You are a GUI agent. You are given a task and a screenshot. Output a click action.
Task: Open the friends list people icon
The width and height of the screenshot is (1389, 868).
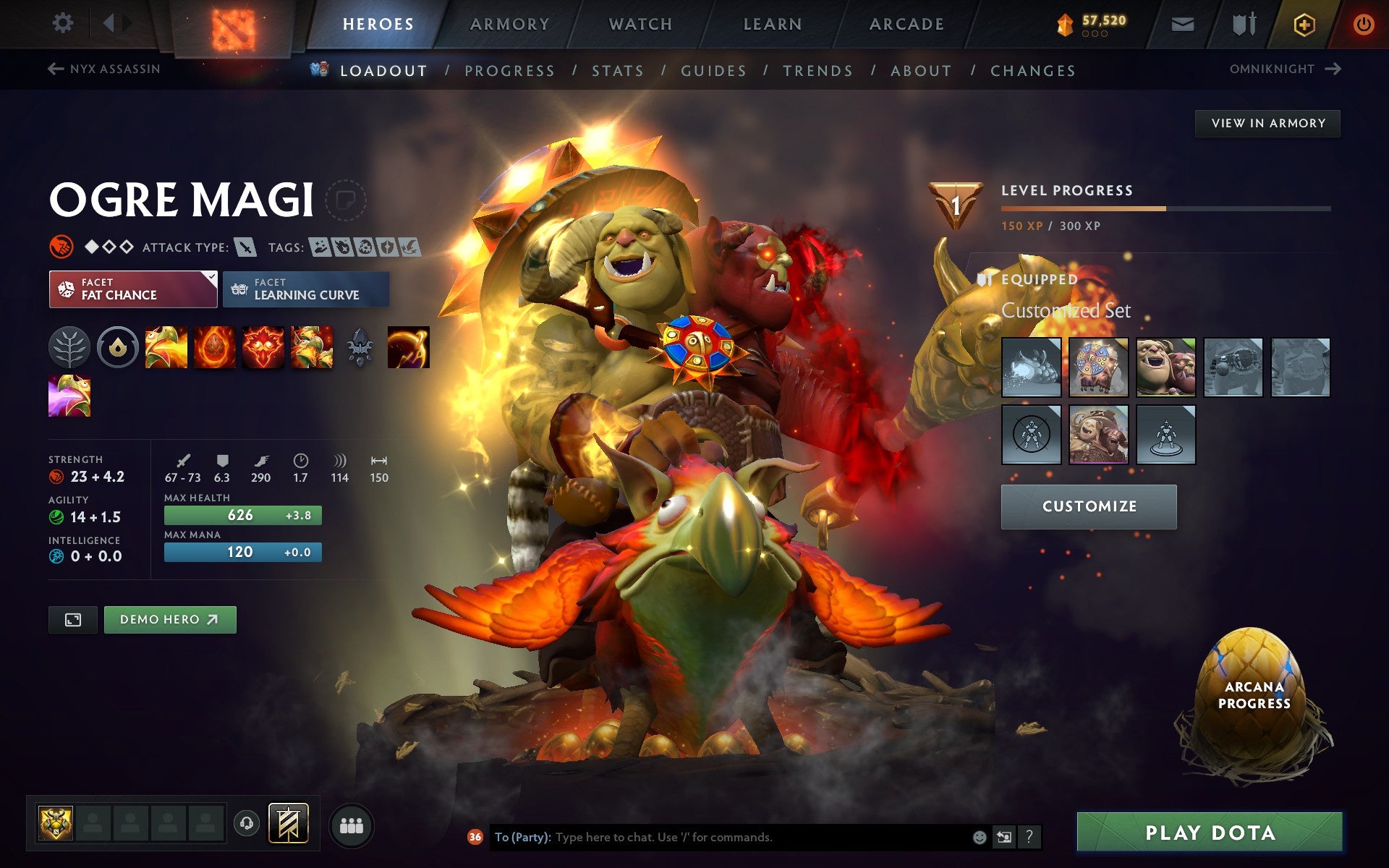point(352,823)
